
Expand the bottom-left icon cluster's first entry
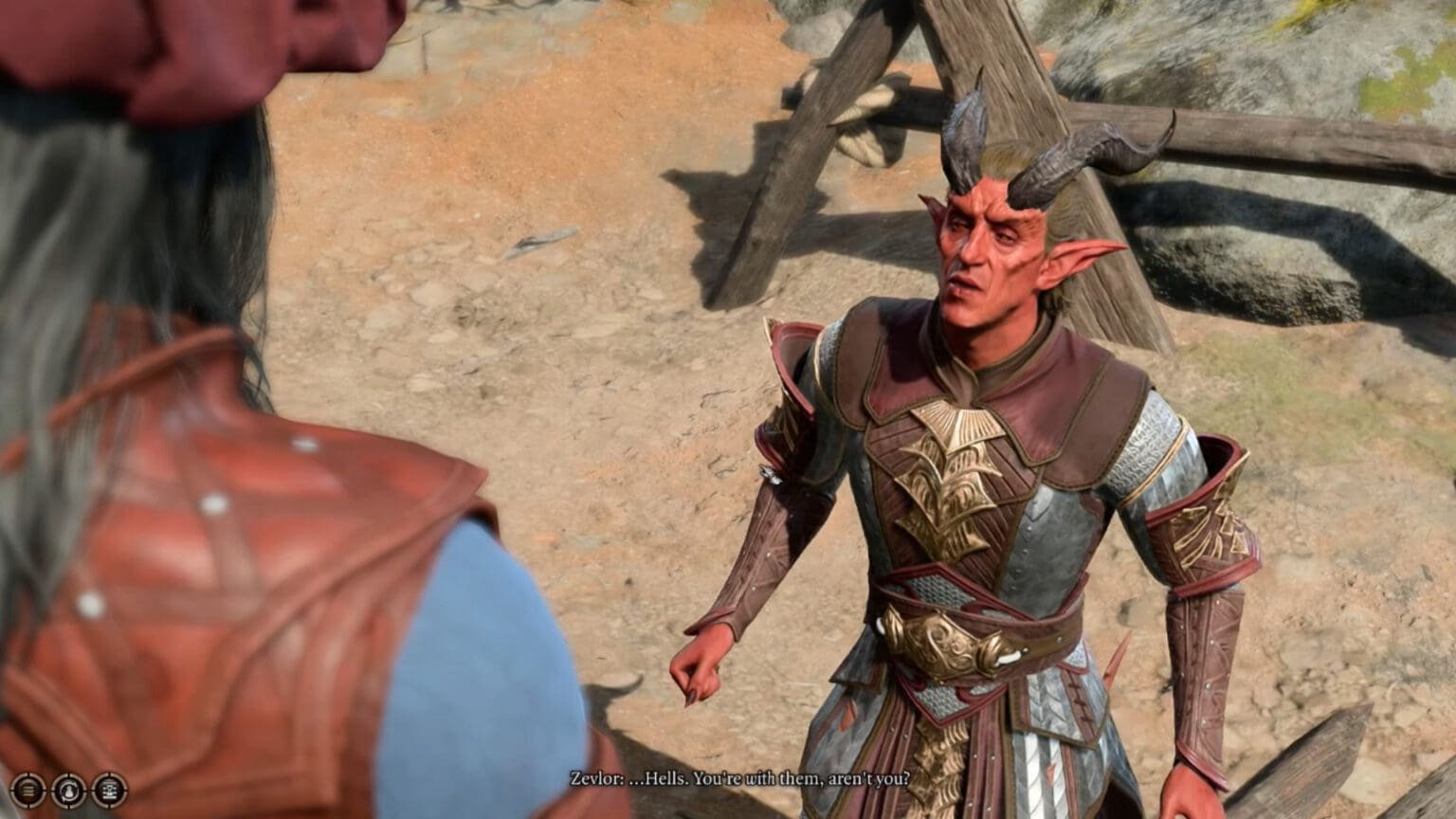click(27, 790)
